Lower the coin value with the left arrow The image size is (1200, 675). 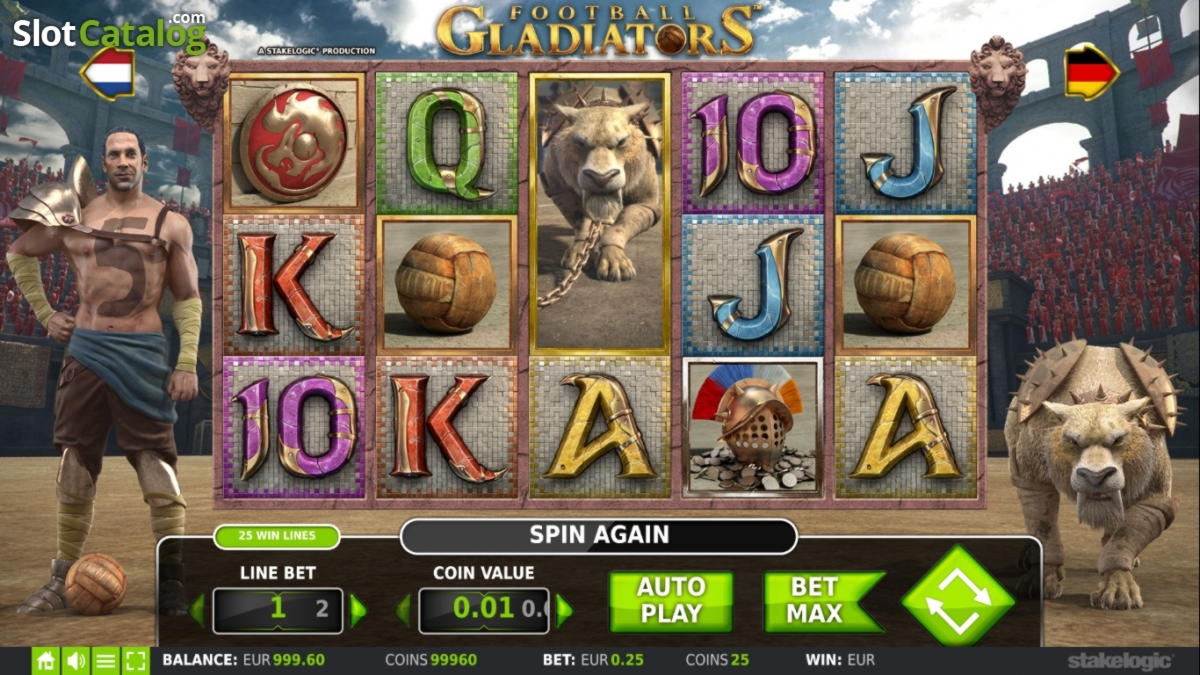click(x=404, y=610)
